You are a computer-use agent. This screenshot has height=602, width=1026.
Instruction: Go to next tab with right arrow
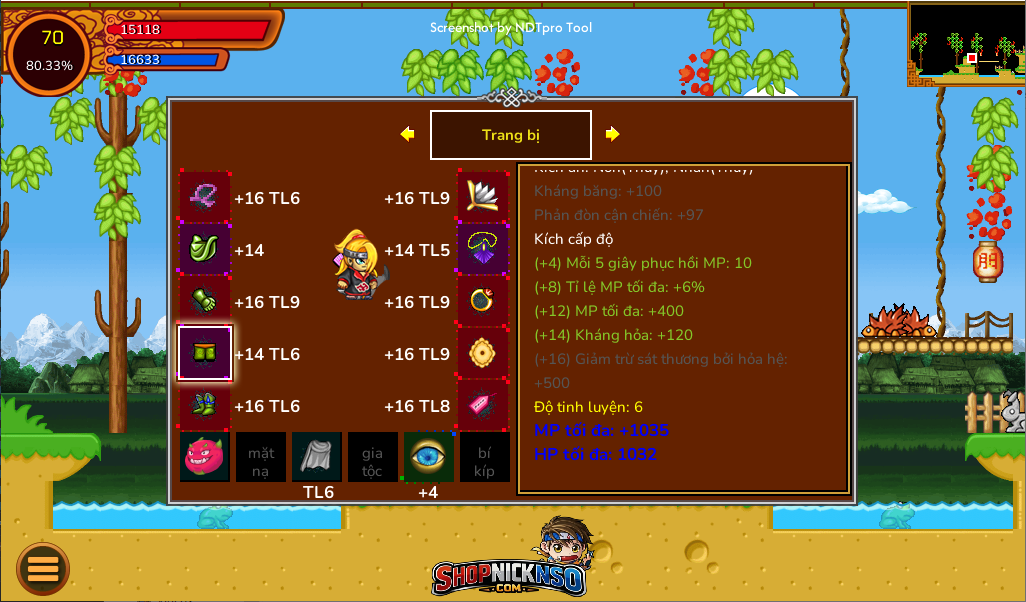click(613, 134)
